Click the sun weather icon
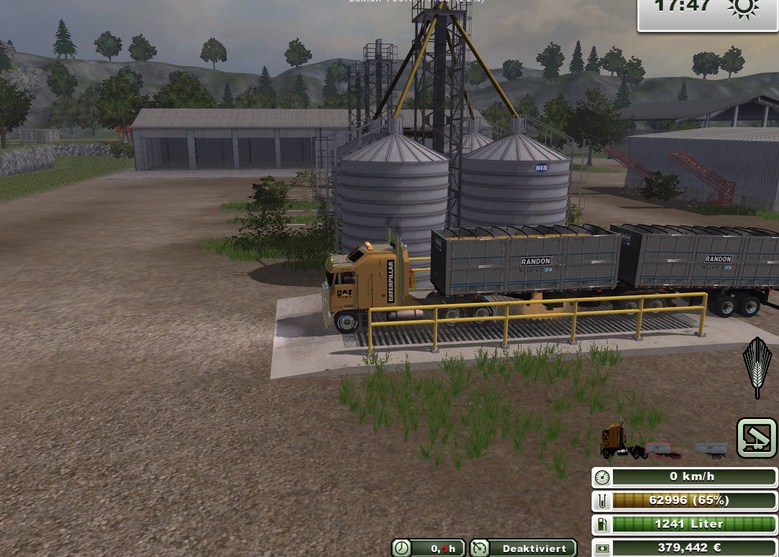 (744, 9)
